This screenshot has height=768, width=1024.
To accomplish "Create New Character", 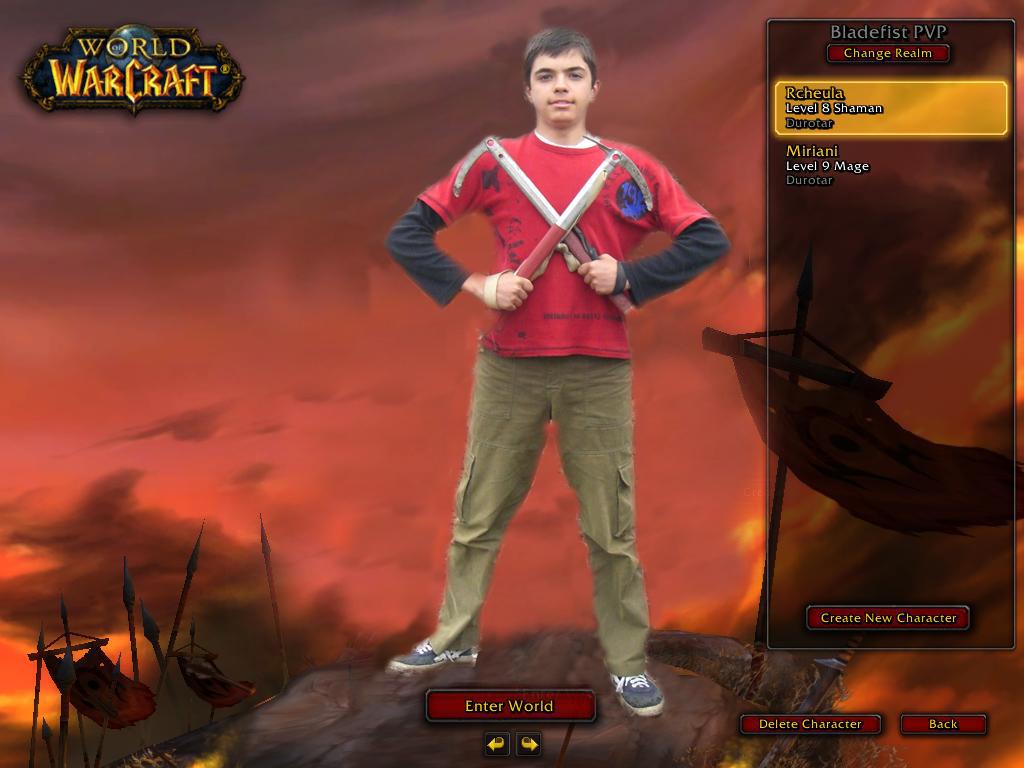I will [x=888, y=618].
